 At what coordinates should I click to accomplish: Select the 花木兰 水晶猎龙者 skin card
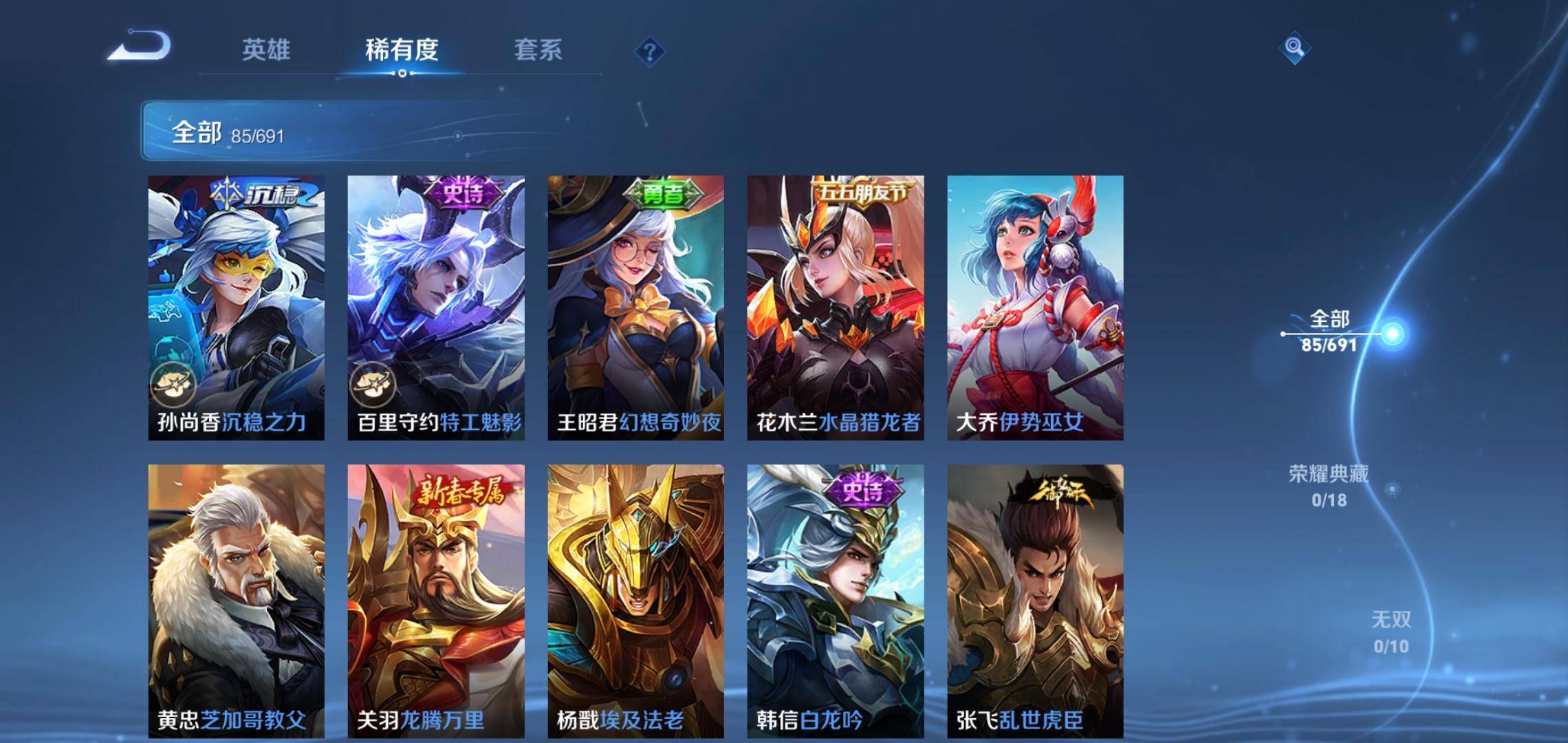[x=836, y=307]
